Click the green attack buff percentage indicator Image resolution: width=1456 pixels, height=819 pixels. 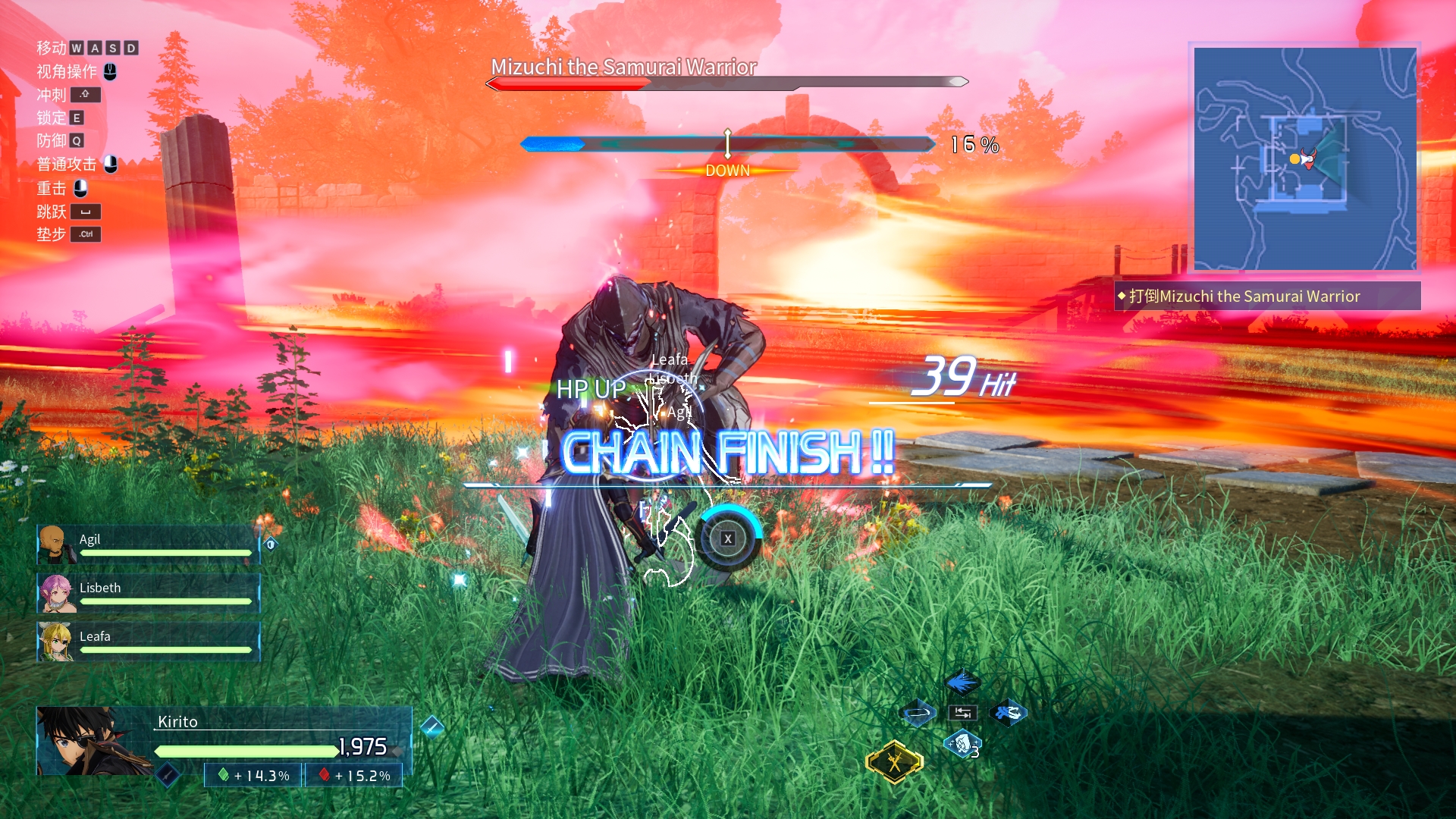[254, 776]
